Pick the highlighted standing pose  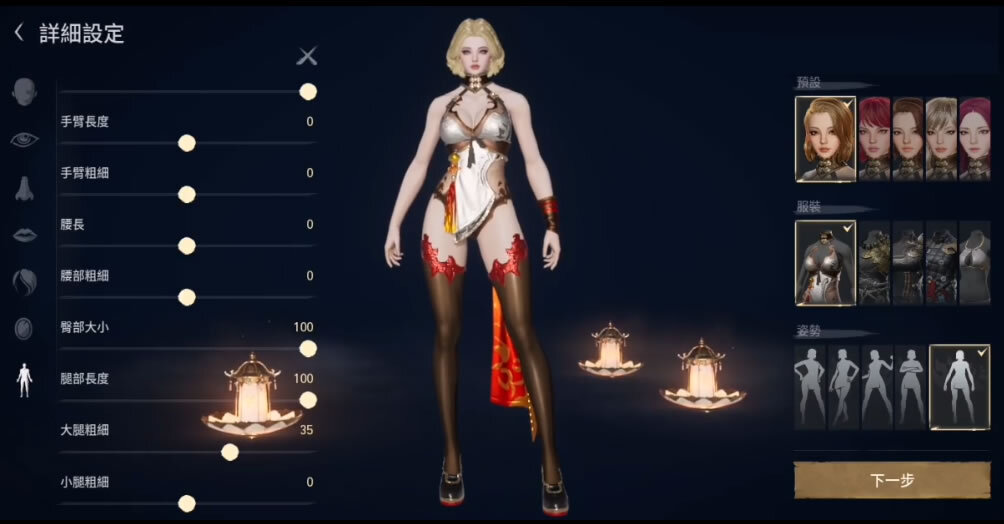[x=960, y=387]
